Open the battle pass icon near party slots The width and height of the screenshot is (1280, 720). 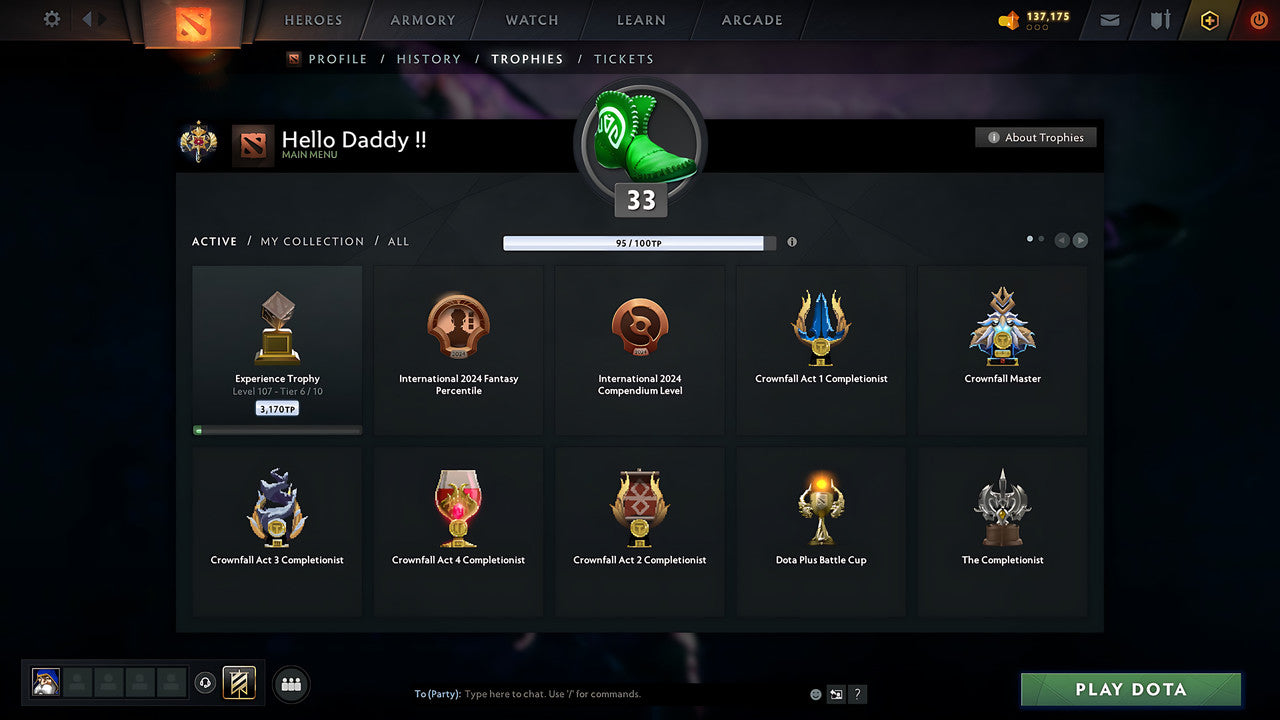240,684
